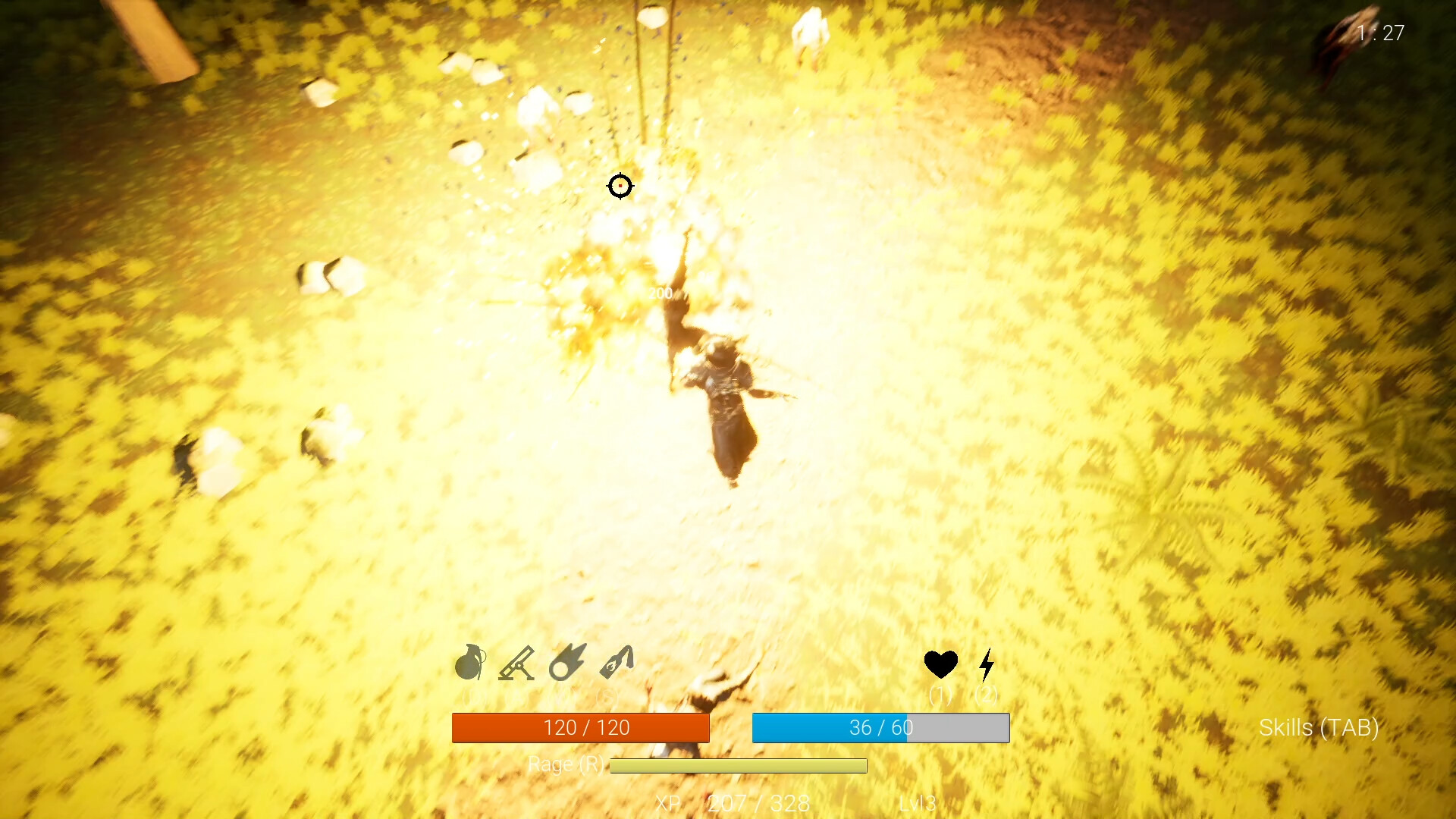Activate the heart health pickup icon
1456x819 pixels.
[941, 663]
